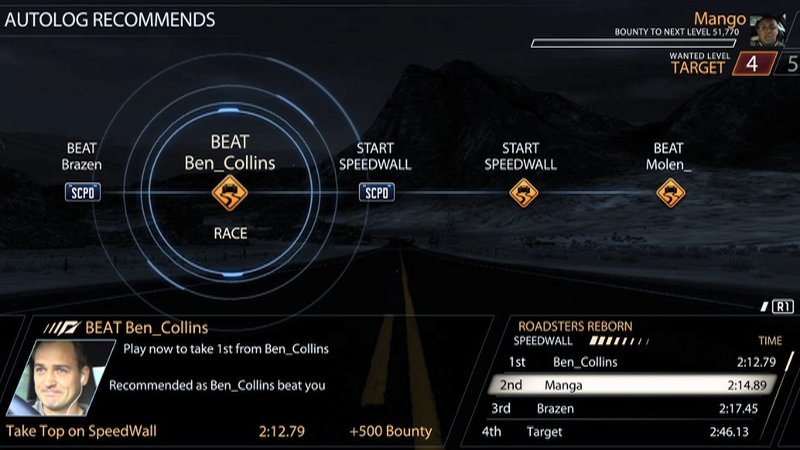The image size is (800, 450).
Task: Select Manga's 2nd place SpeedWall row
Action: (x=640, y=385)
